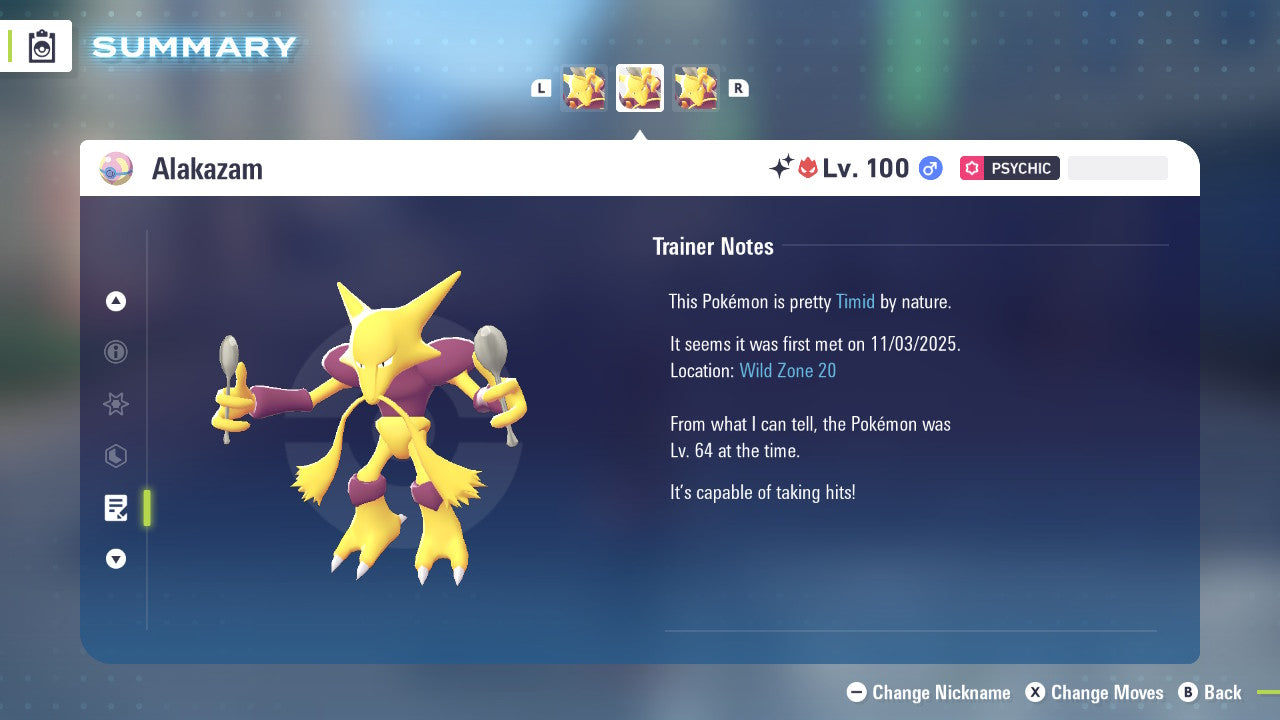
Task: Click the up arrow above the sidebar icons
Action: 116,301
